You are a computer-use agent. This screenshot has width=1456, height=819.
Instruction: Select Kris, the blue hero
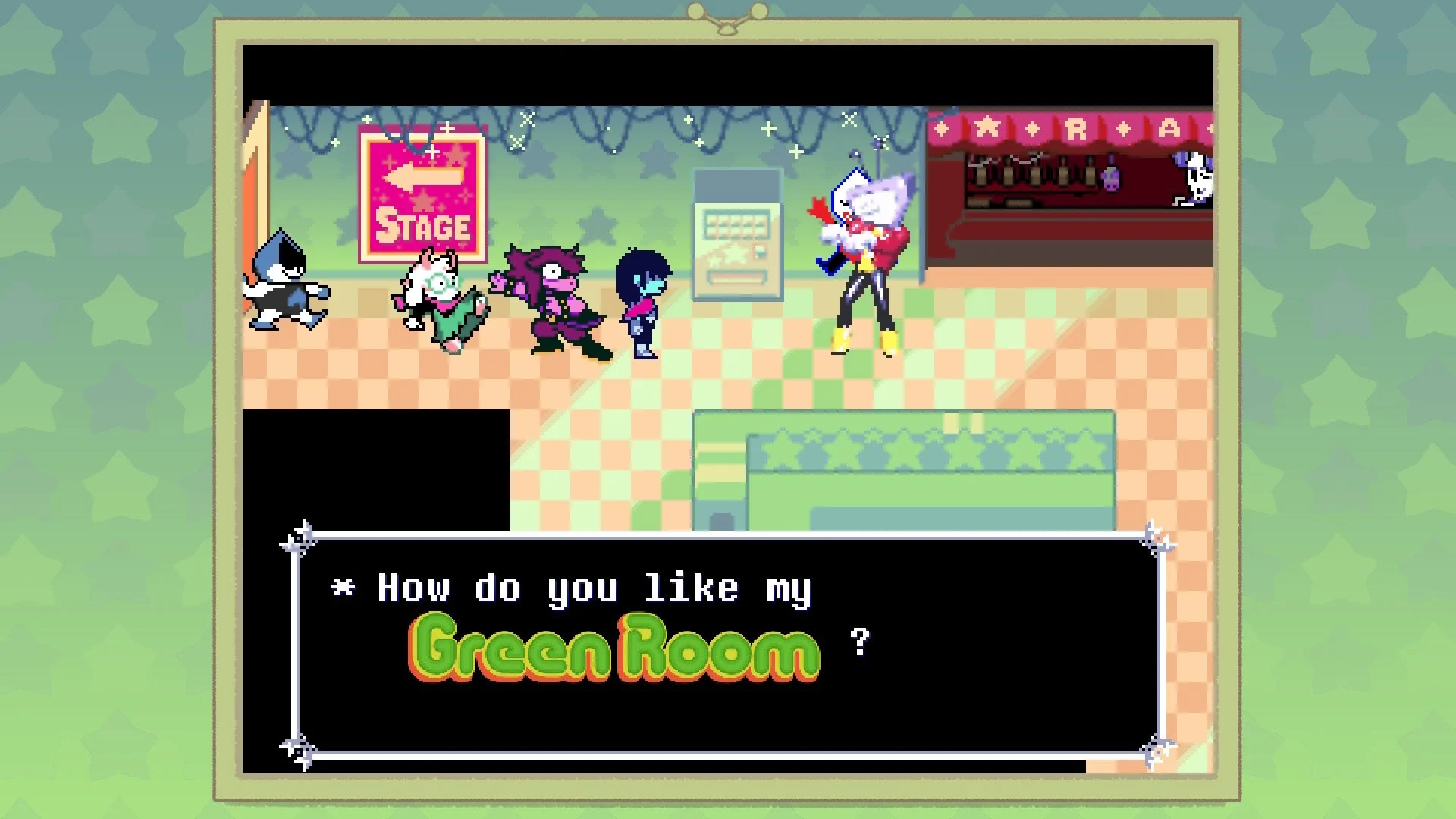641,303
